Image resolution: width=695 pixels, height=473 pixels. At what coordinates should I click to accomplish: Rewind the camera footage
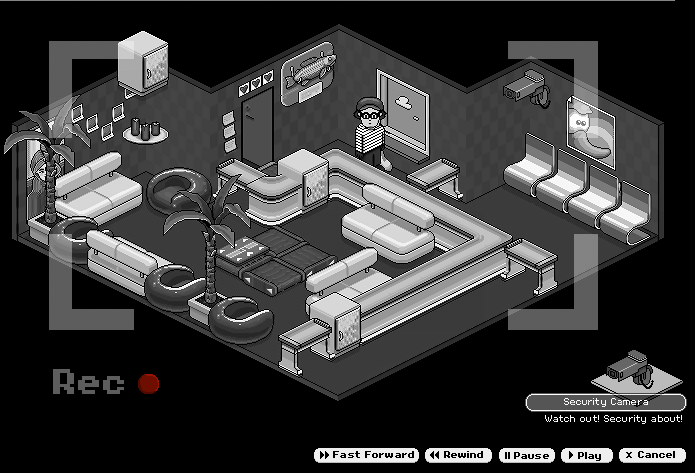point(456,455)
